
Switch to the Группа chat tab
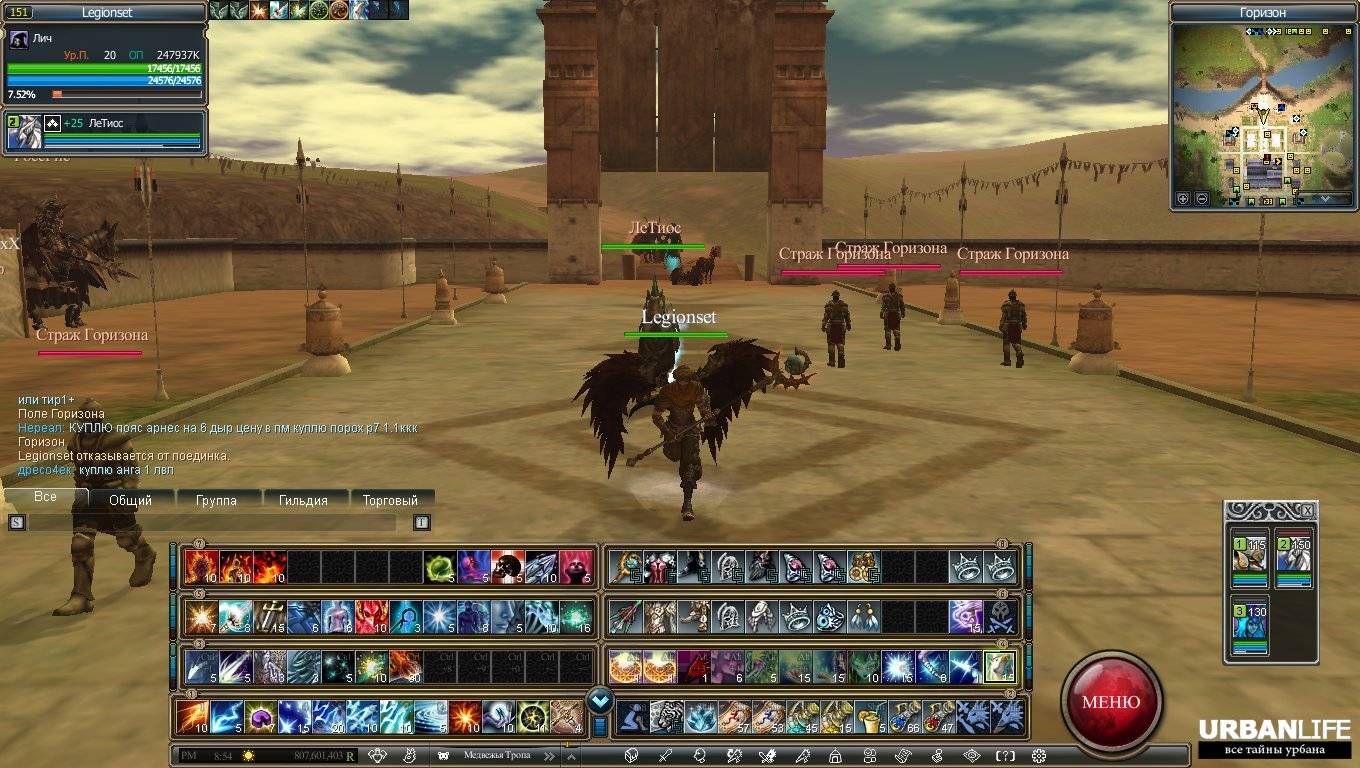[x=216, y=500]
